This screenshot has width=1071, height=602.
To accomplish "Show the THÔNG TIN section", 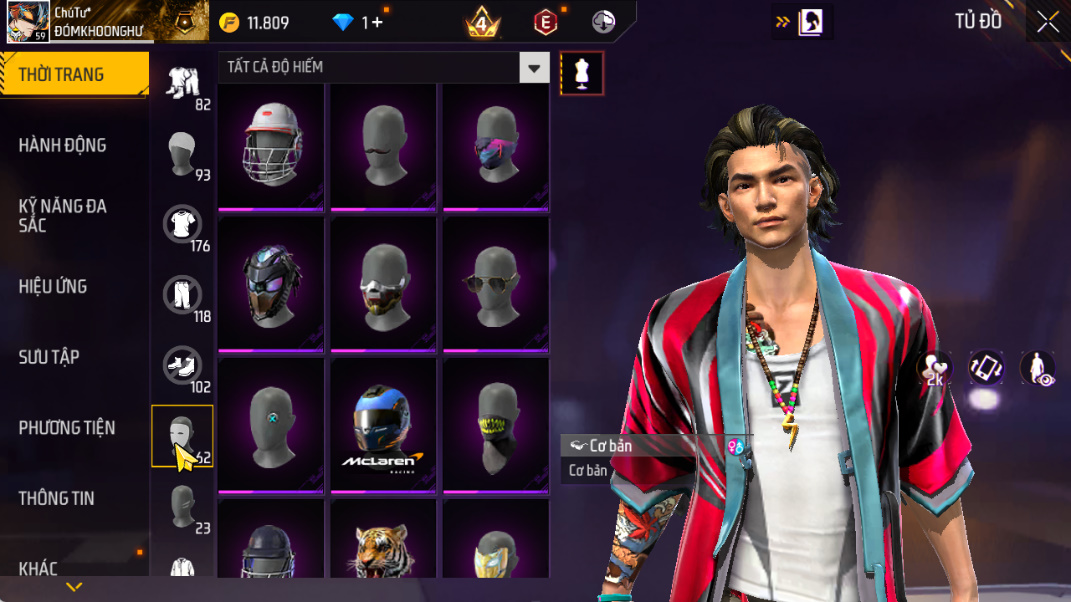I will point(56,498).
